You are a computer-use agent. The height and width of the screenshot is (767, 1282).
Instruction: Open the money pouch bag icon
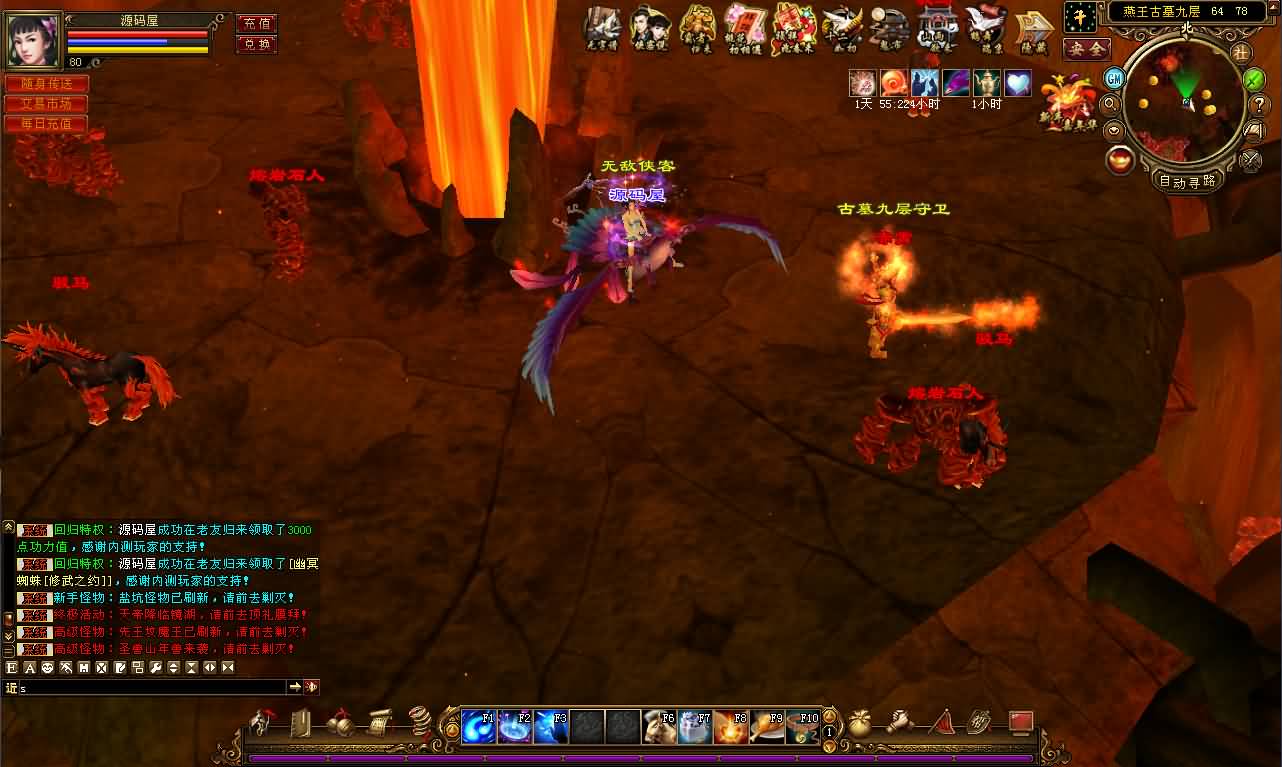[861, 721]
